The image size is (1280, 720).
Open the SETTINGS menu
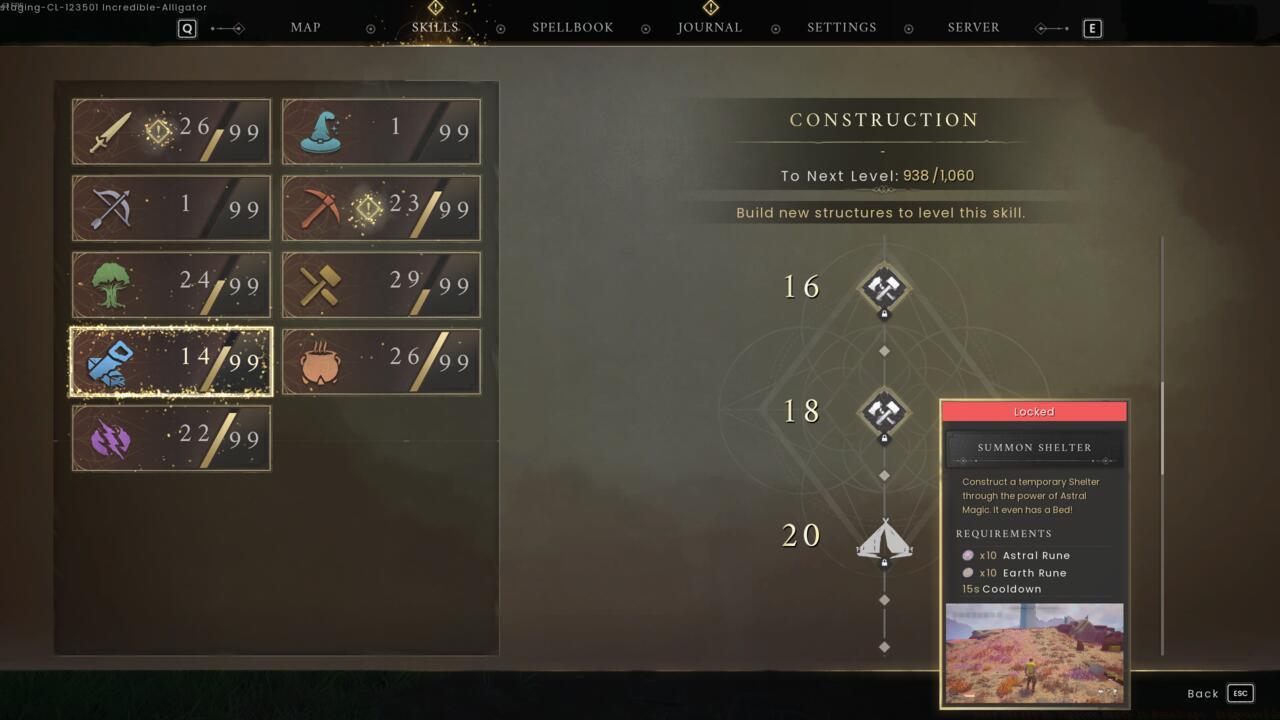841,27
